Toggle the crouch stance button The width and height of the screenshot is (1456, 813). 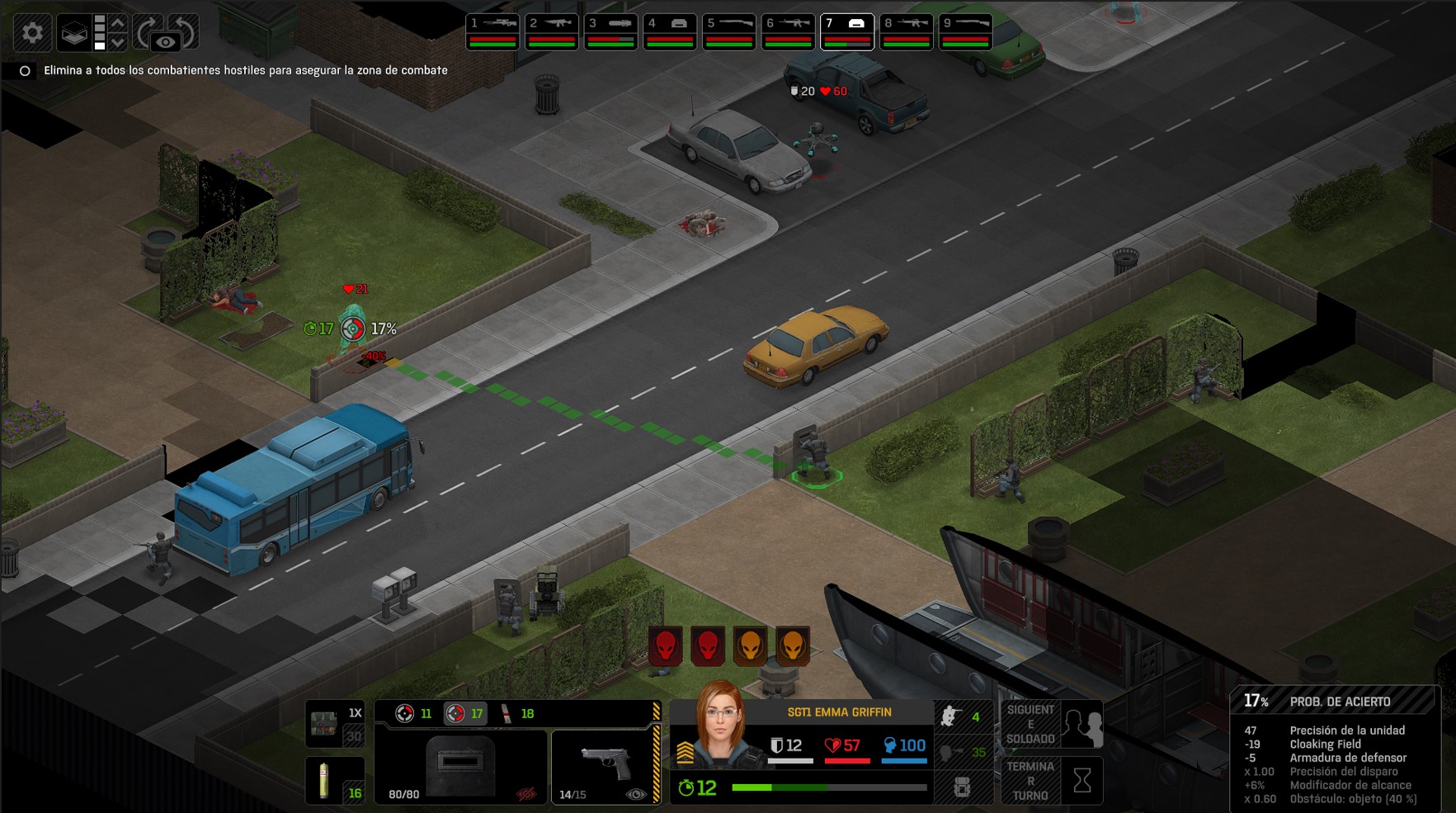963,717
